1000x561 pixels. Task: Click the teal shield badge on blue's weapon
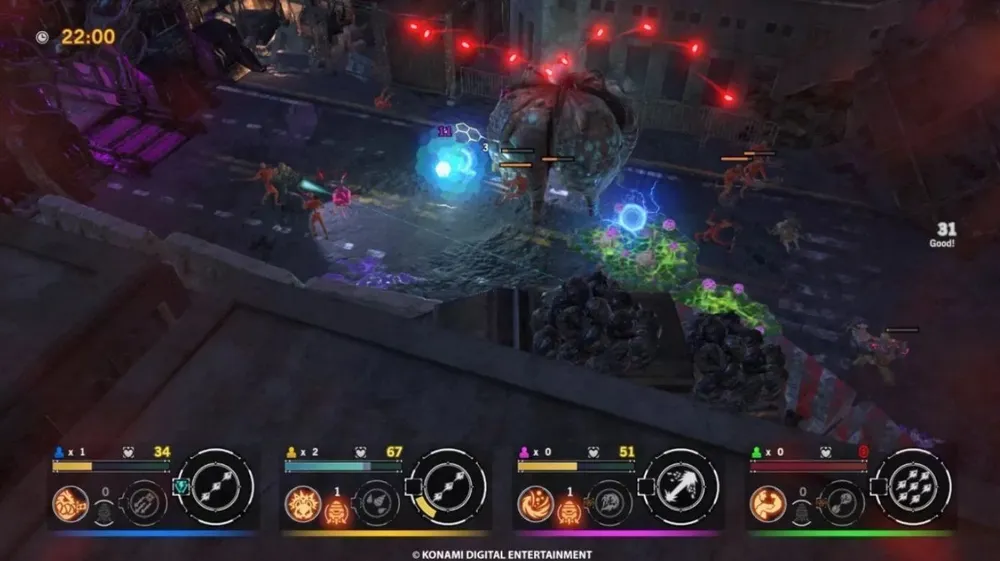[x=181, y=488]
